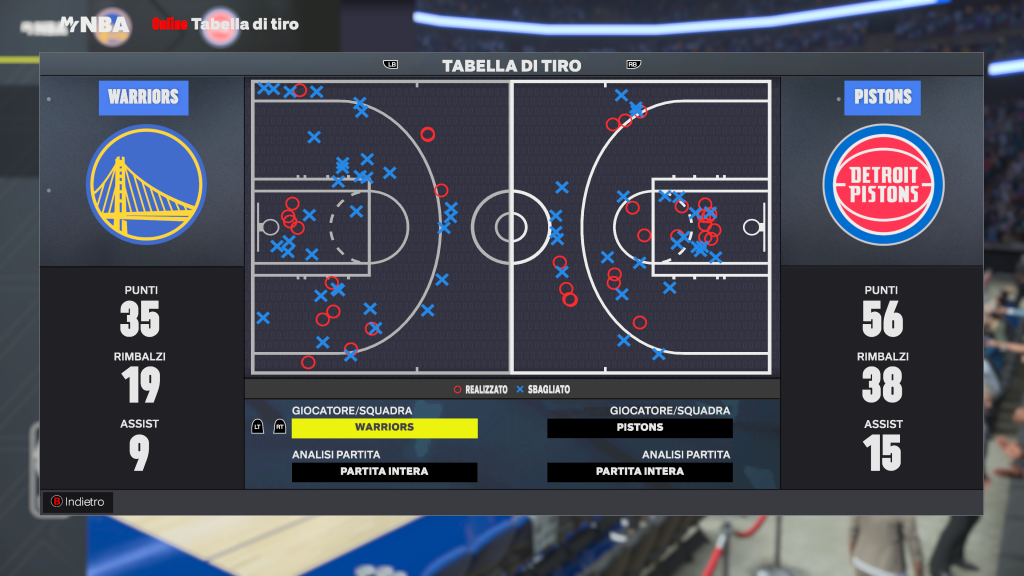Open Partita Intera option below Pistons selector
Image resolution: width=1024 pixels, height=576 pixels.
coord(640,472)
